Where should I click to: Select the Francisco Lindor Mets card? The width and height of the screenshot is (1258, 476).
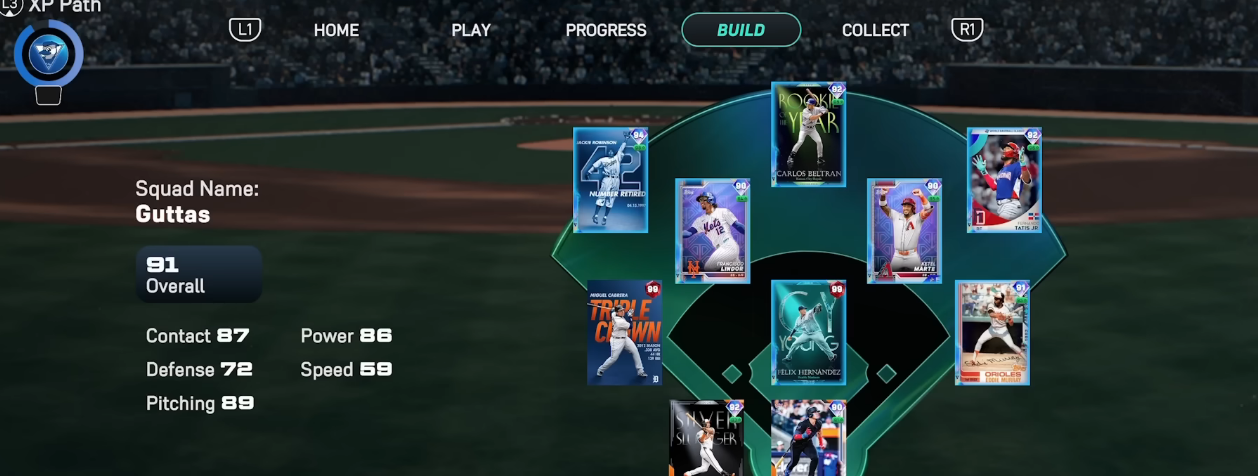(x=712, y=231)
